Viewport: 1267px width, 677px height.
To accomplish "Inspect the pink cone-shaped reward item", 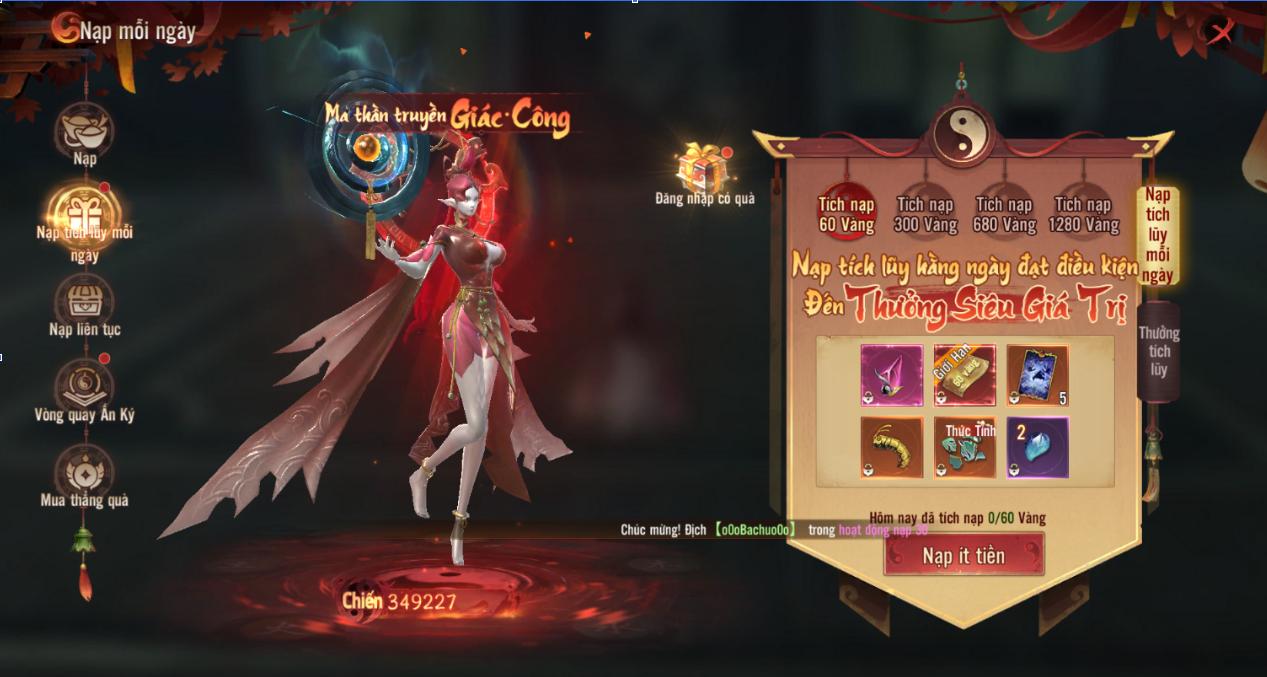I will pos(892,375).
